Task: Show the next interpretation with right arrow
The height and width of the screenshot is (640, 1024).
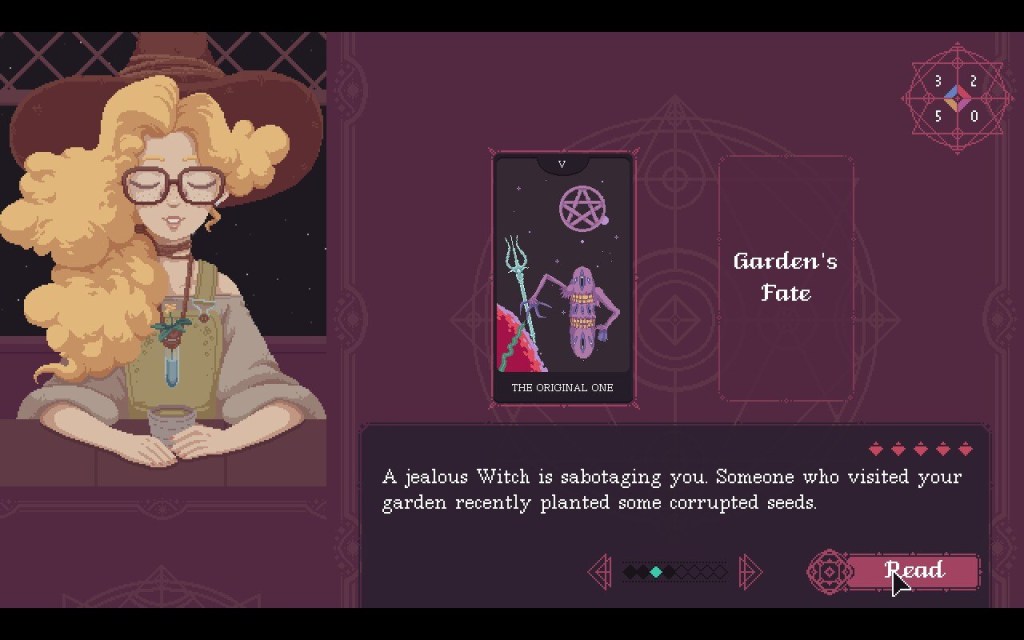Action: click(749, 572)
